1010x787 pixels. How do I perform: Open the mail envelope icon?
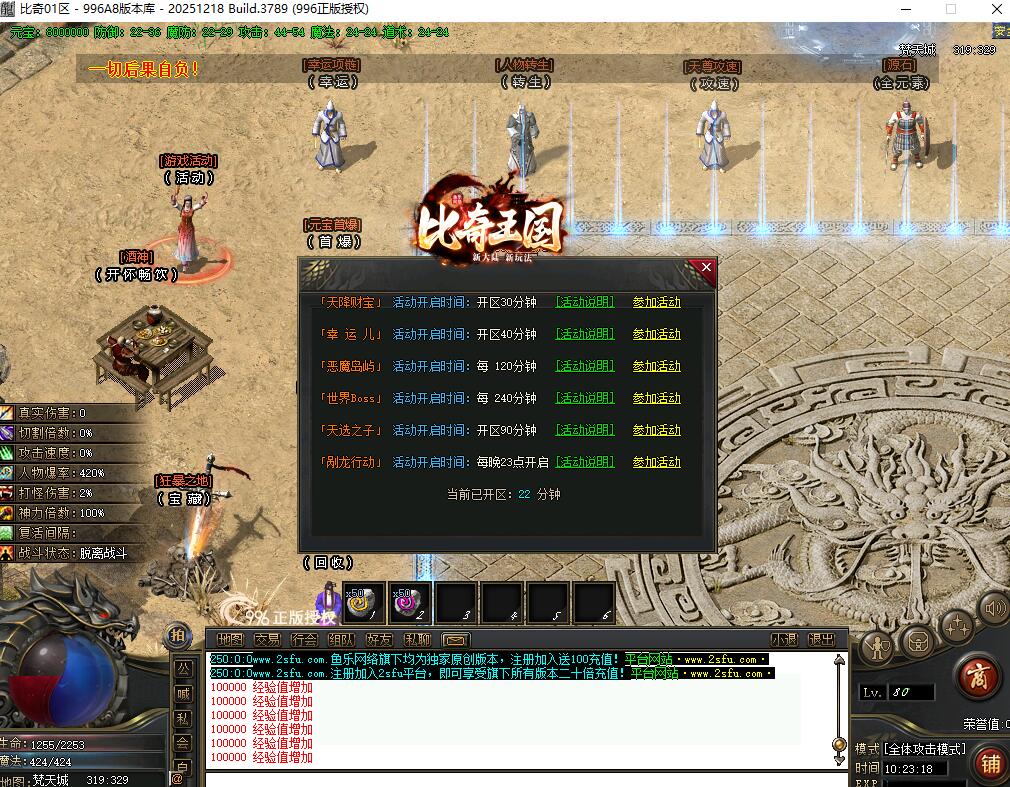[x=455, y=640]
